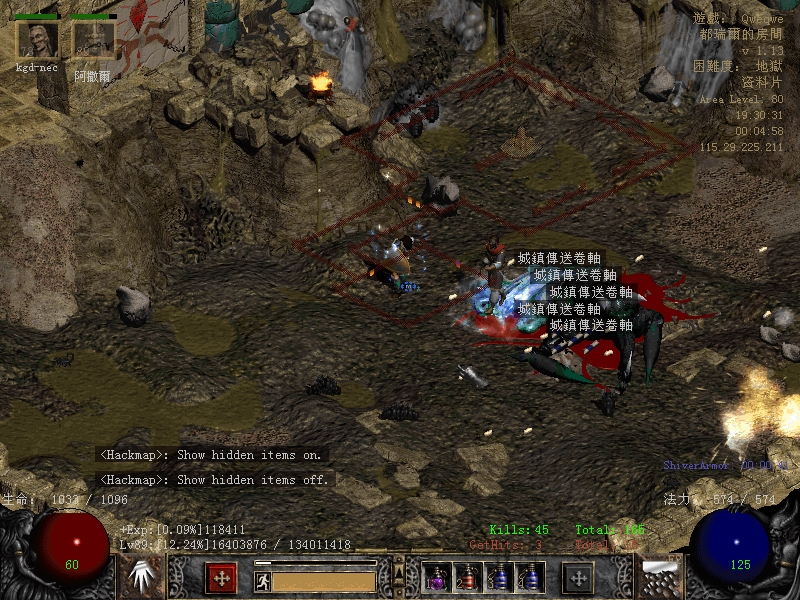
Task: Toggle the run/walk running-man button
Action: coord(263,580)
